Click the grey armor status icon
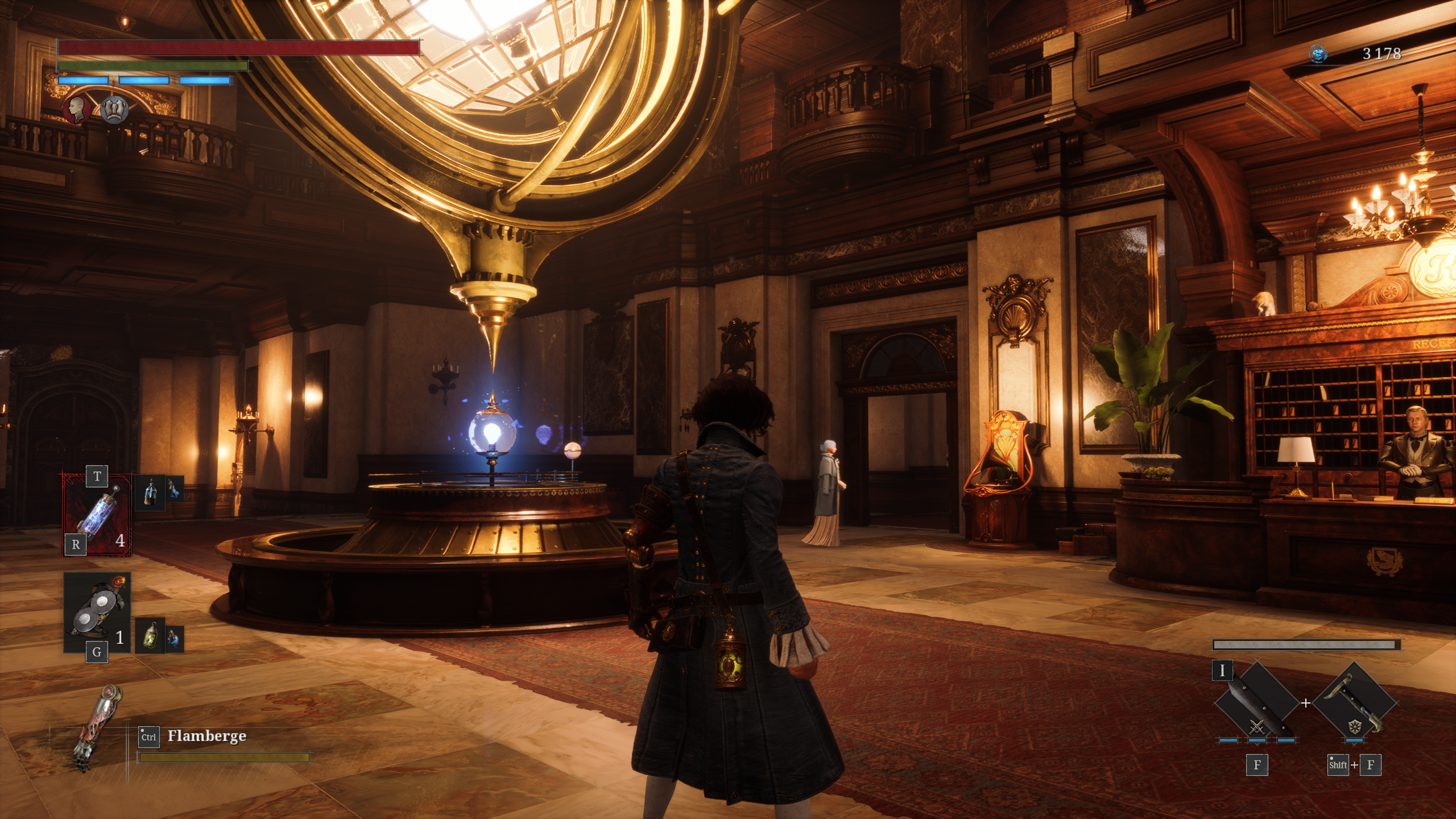 click(114, 109)
